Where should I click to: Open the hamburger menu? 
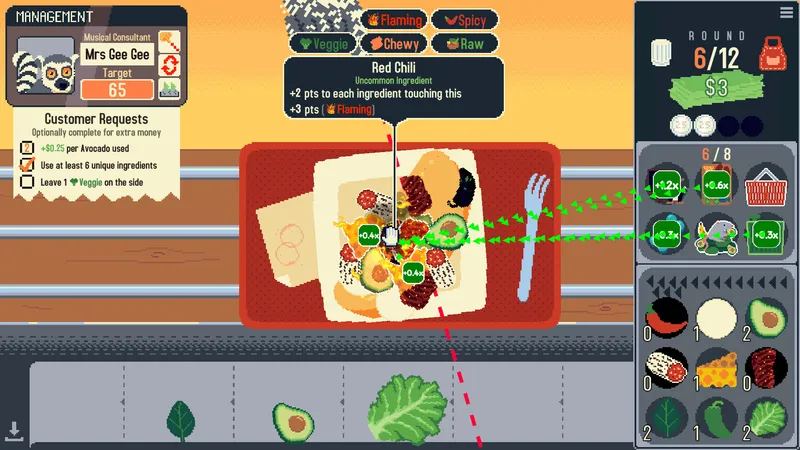786,12
